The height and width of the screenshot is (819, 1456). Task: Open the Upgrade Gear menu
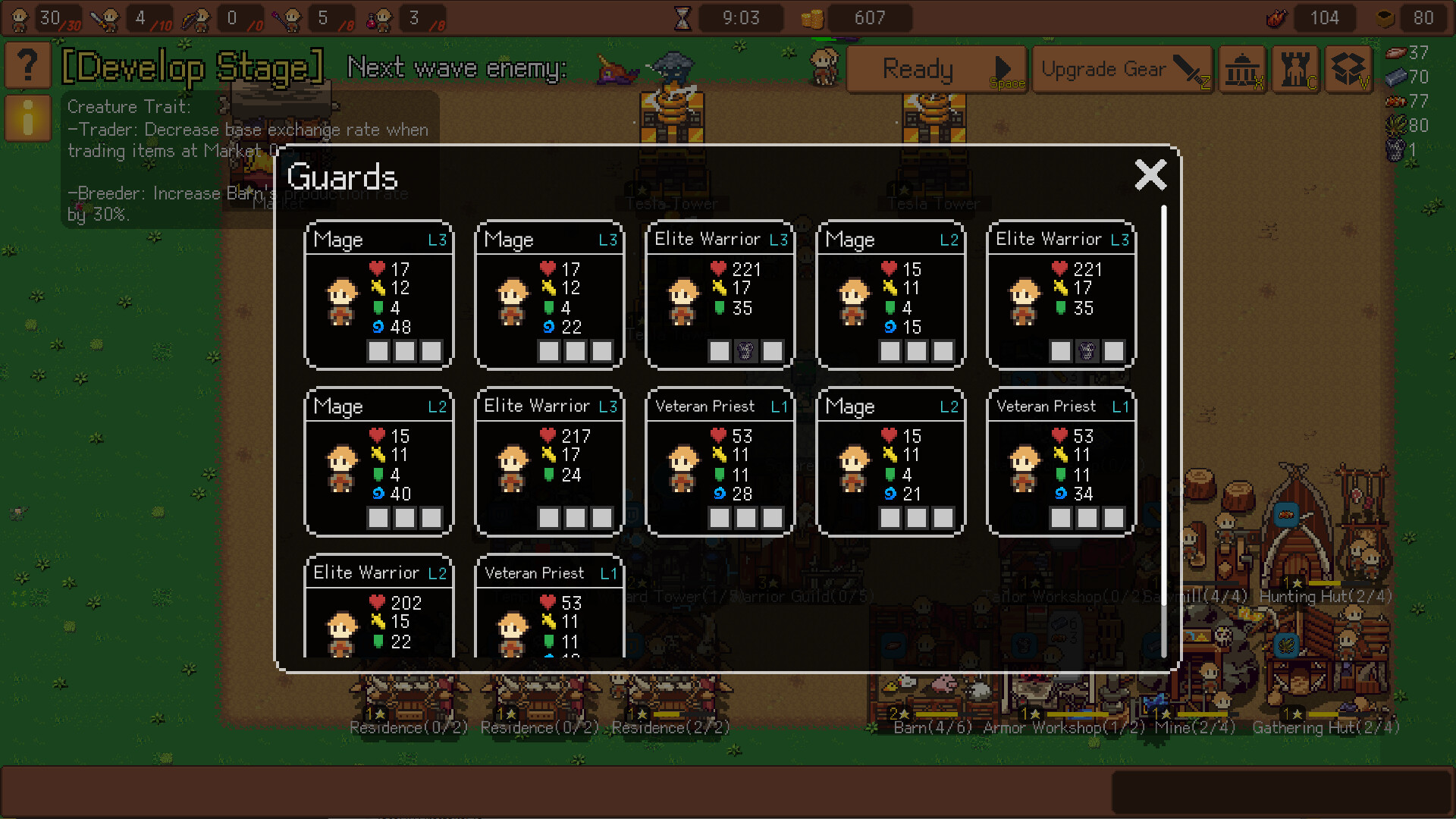(x=1122, y=70)
